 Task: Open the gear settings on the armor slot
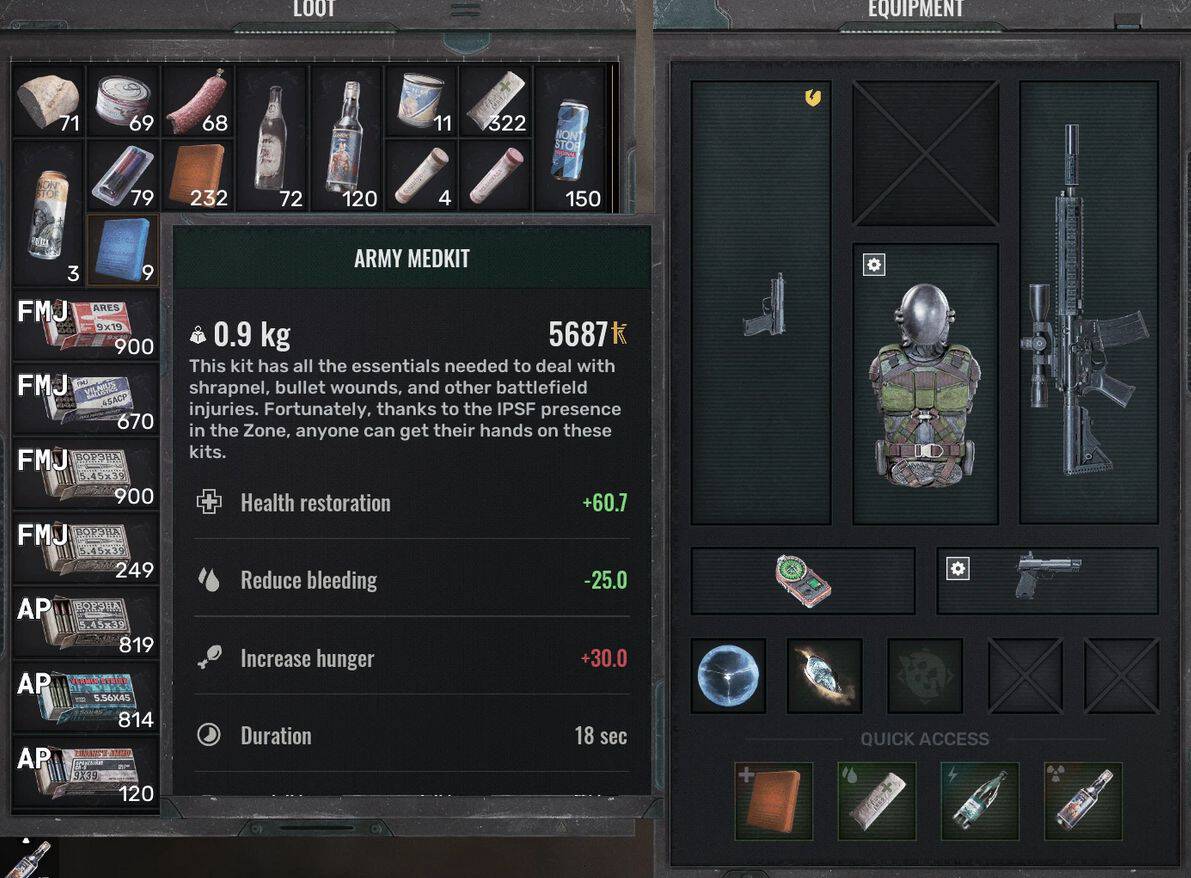[874, 265]
